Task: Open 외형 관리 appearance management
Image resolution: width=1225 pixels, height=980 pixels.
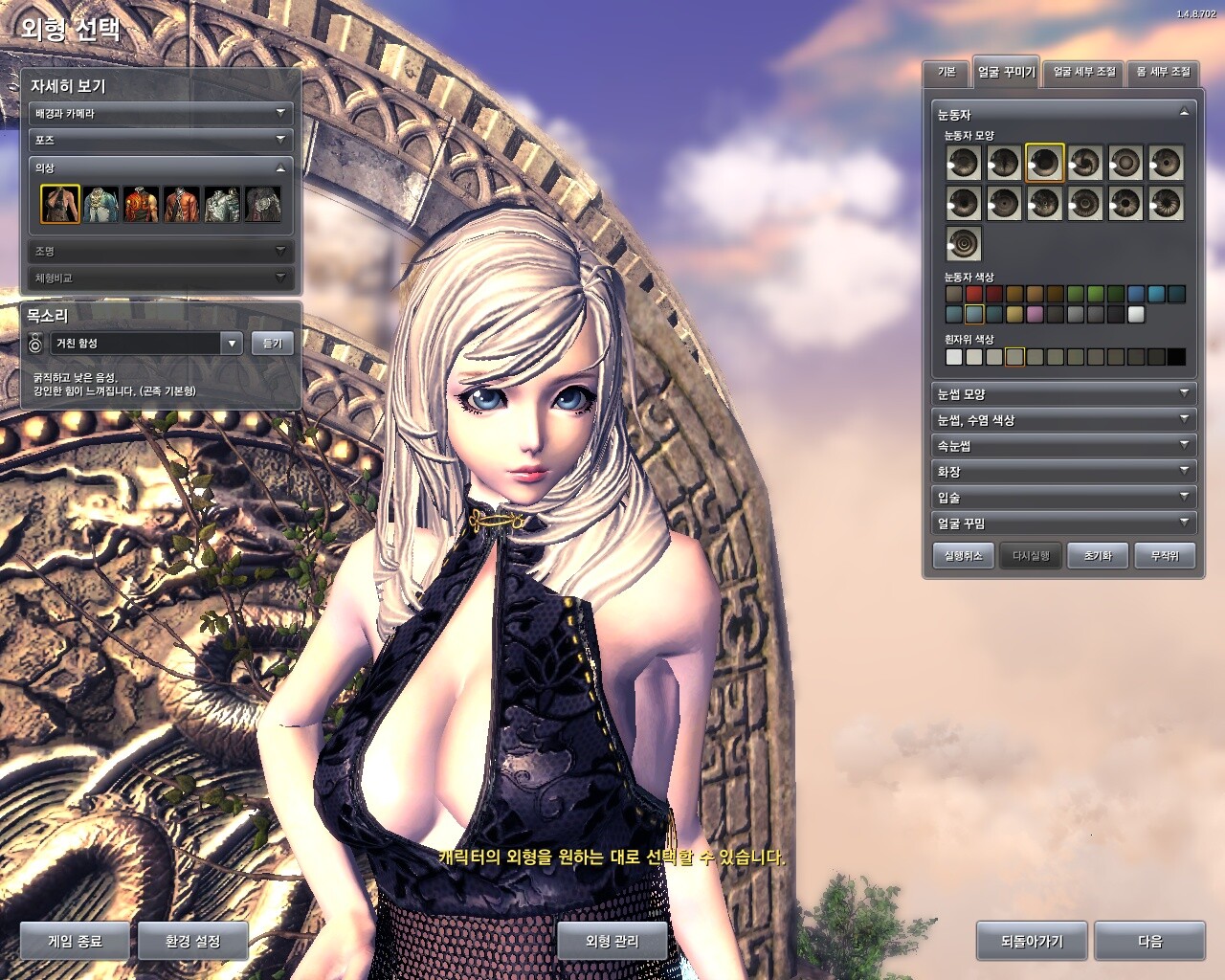Action: [x=612, y=942]
